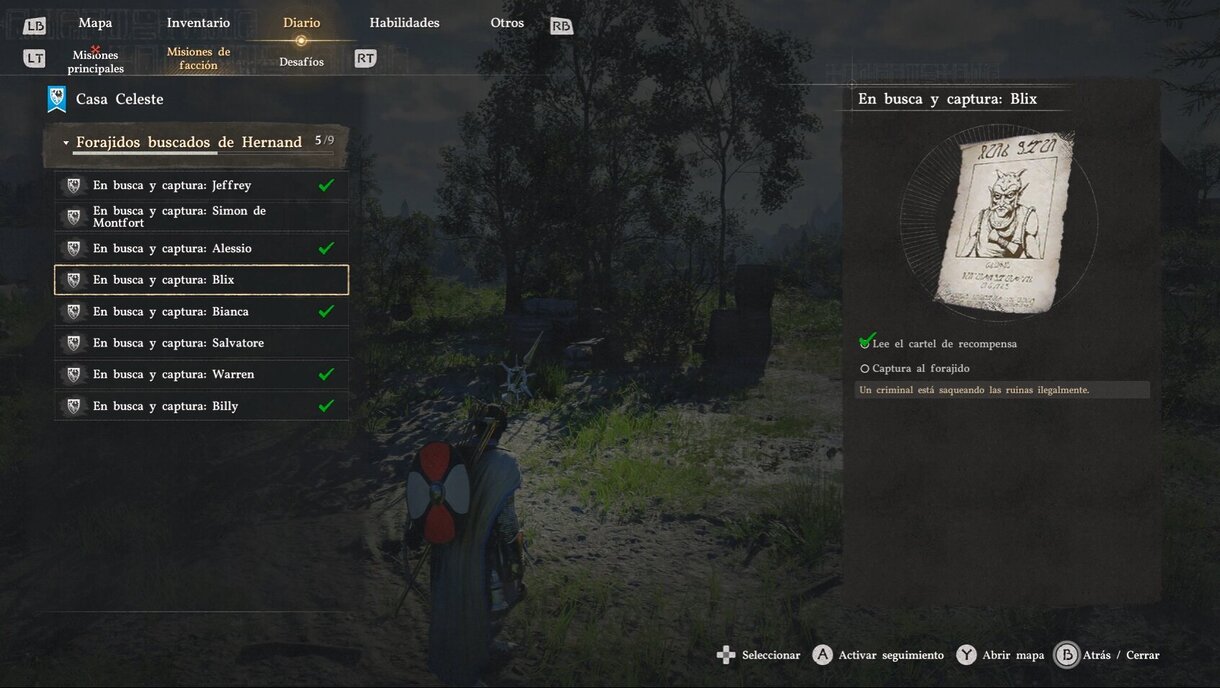Switch to the Desafíos sub-tab
The image size is (1220, 688).
pyautogui.click(x=301, y=62)
